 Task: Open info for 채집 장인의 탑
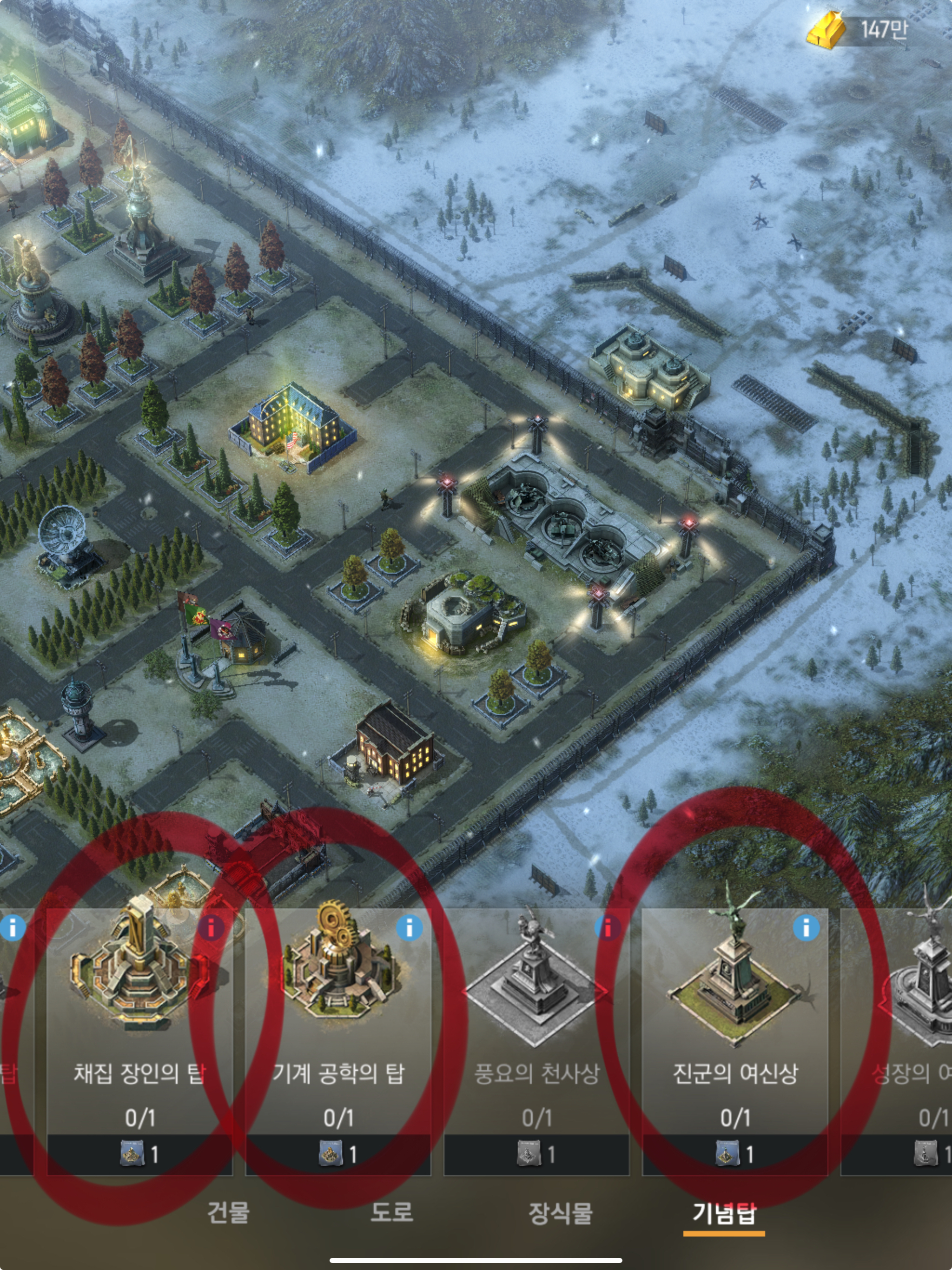[x=212, y=928]
